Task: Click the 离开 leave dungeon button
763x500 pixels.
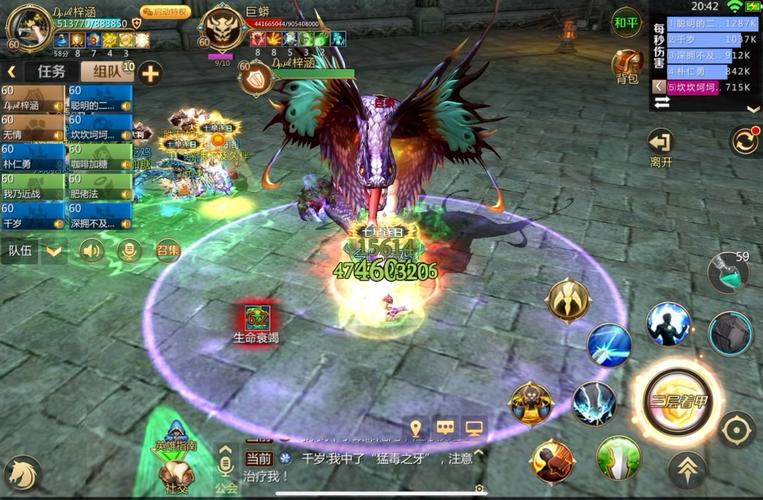Action: 660,146
